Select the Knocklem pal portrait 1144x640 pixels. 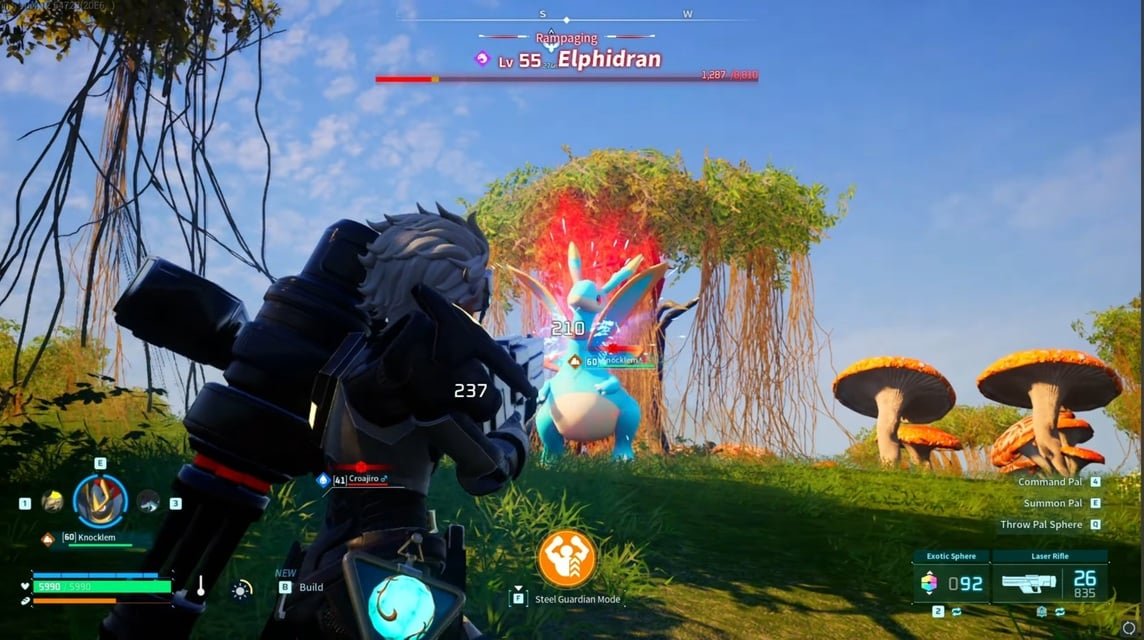click(x=100, y=501)
